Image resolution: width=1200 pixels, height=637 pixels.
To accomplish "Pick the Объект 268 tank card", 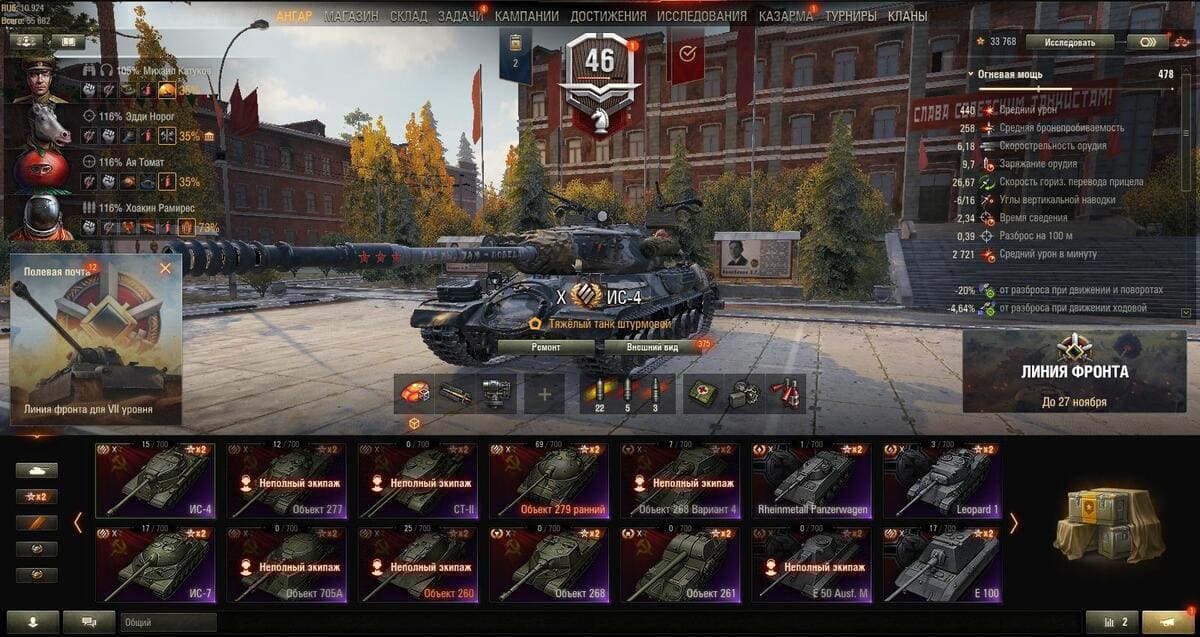I will tap(548, 565).
